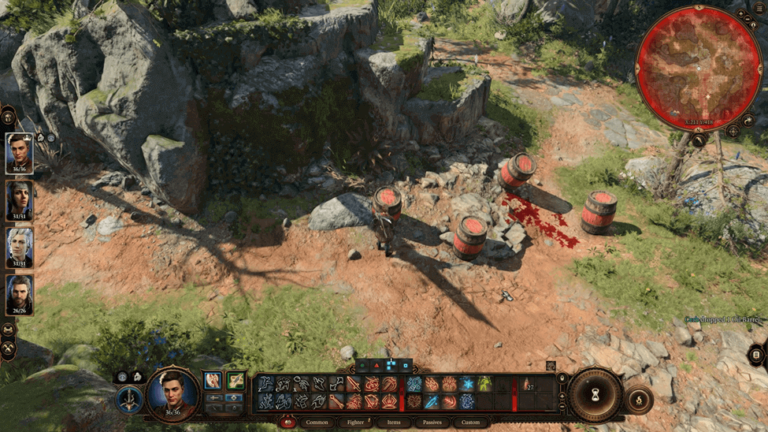Open the circular minimap
This screenshot has height=432, width=768.
pyautogui.click(x=699, y=68)
